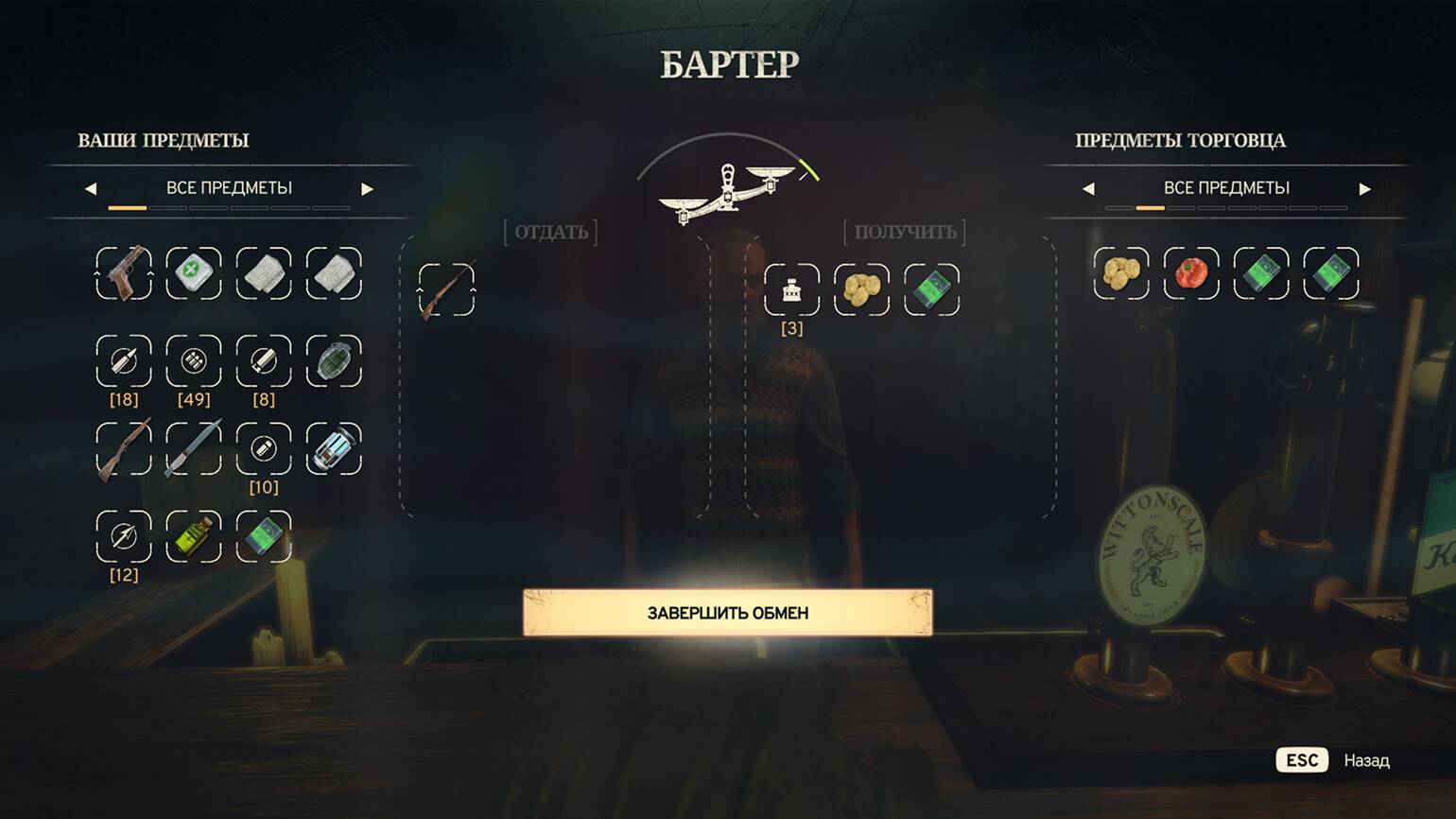Remove the rifle from the ОТДАТЬ offer
Screen dimensions: 1456x819
click(446, 289)
